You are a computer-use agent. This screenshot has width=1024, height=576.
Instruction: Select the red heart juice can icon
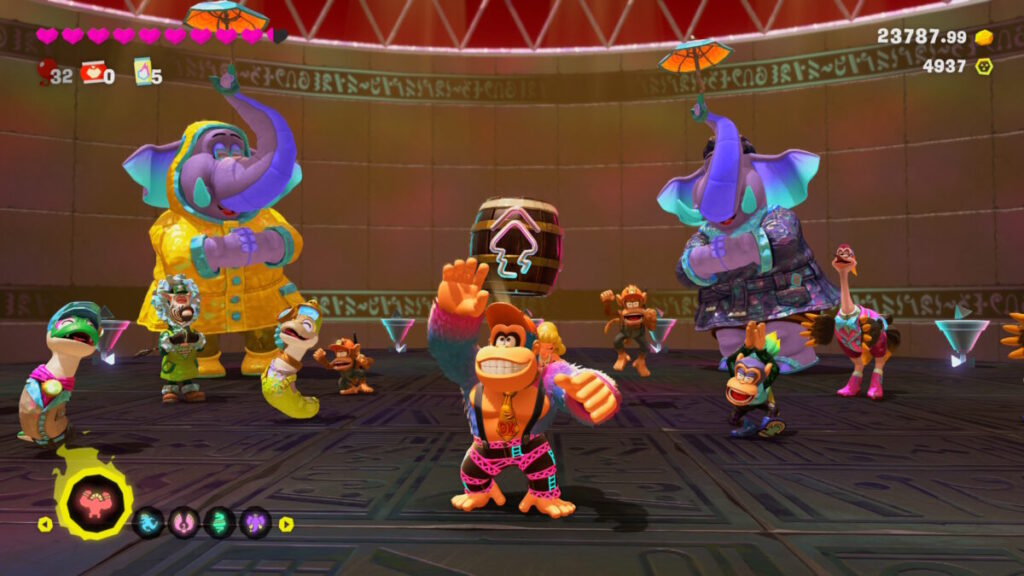click(92, 72)
